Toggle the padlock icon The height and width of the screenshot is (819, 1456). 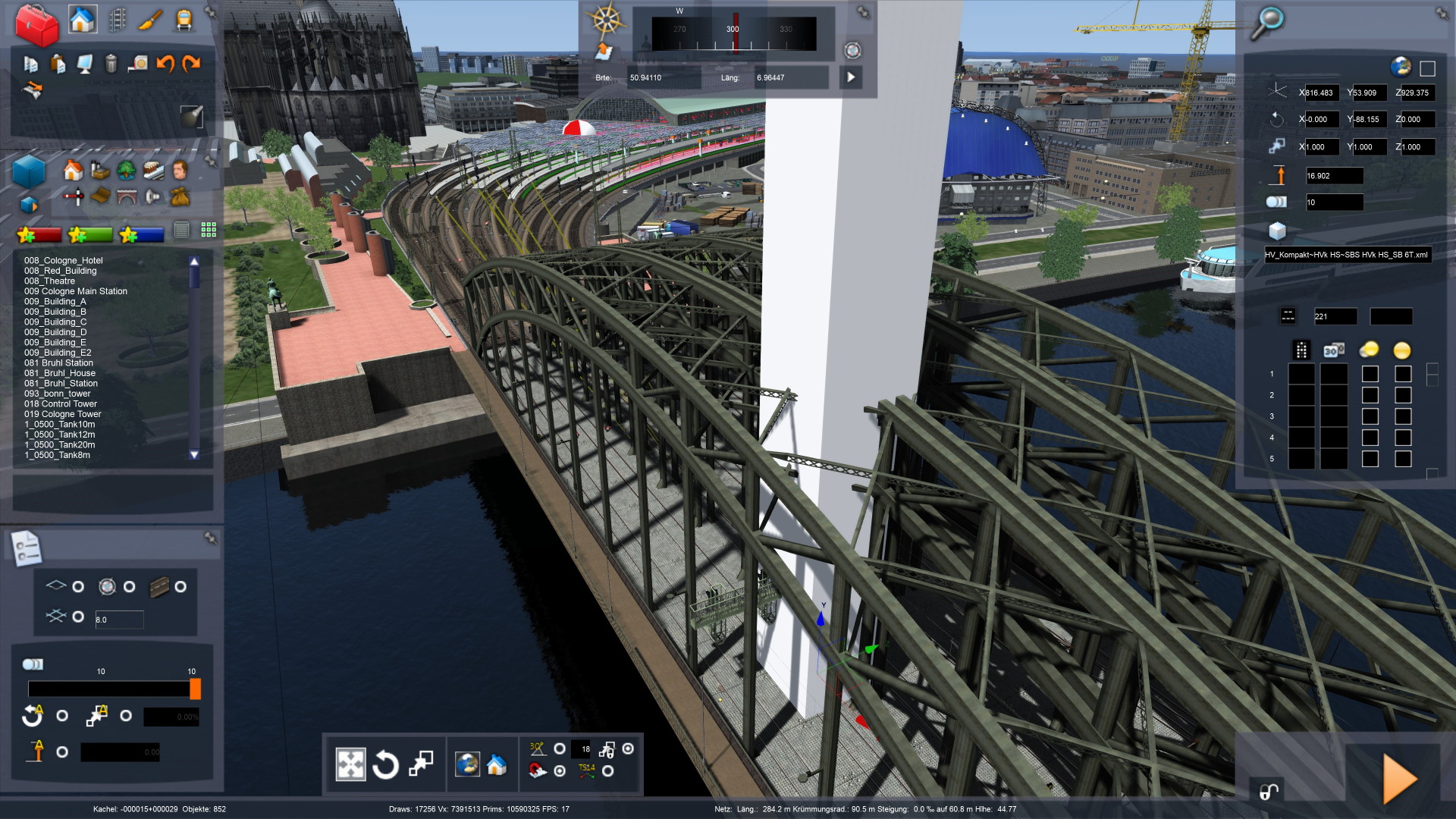click(x=1268, y=792)
